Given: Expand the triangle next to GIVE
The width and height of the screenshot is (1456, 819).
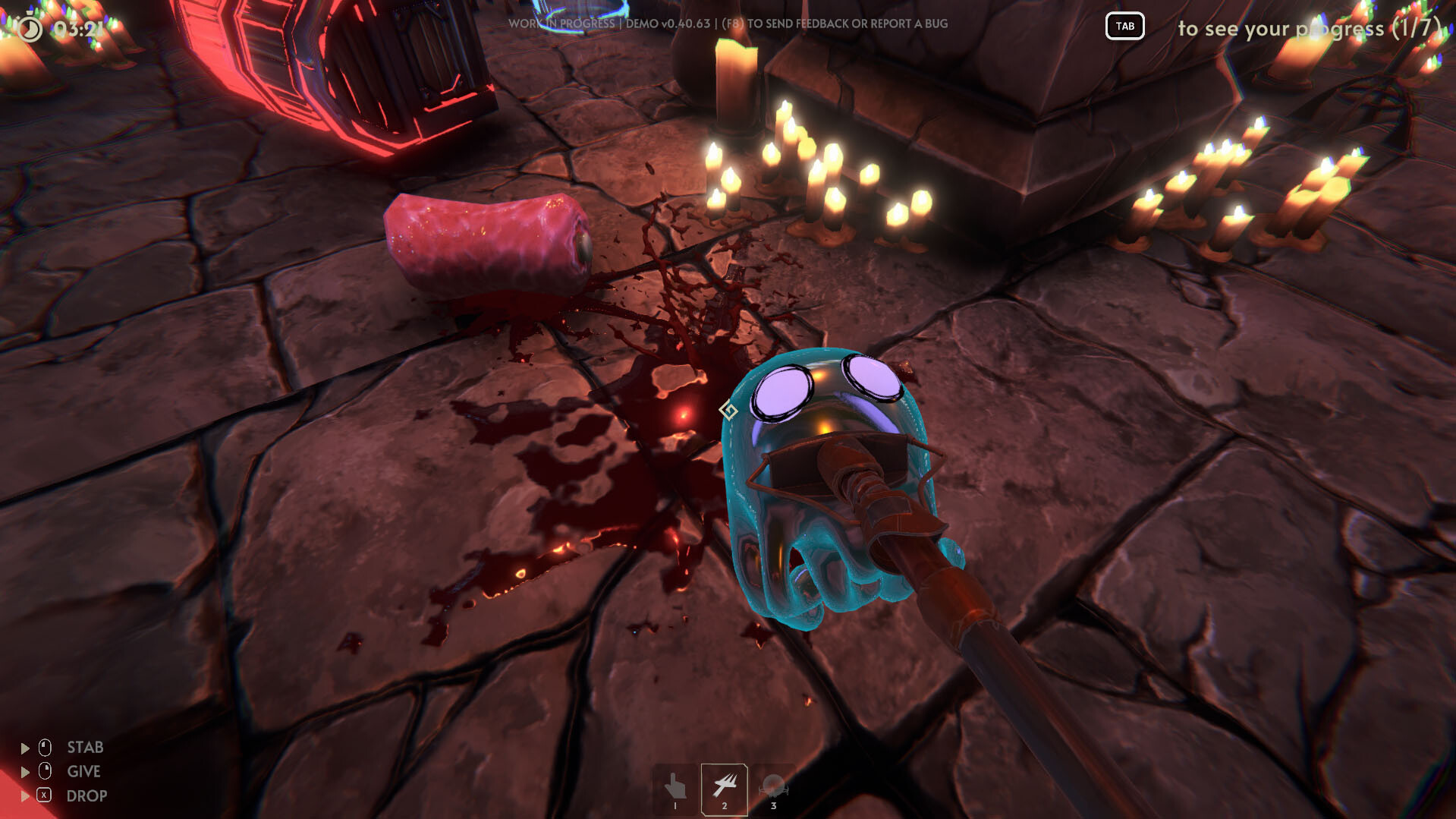Looking at the screenshot, I should [24, 771].
